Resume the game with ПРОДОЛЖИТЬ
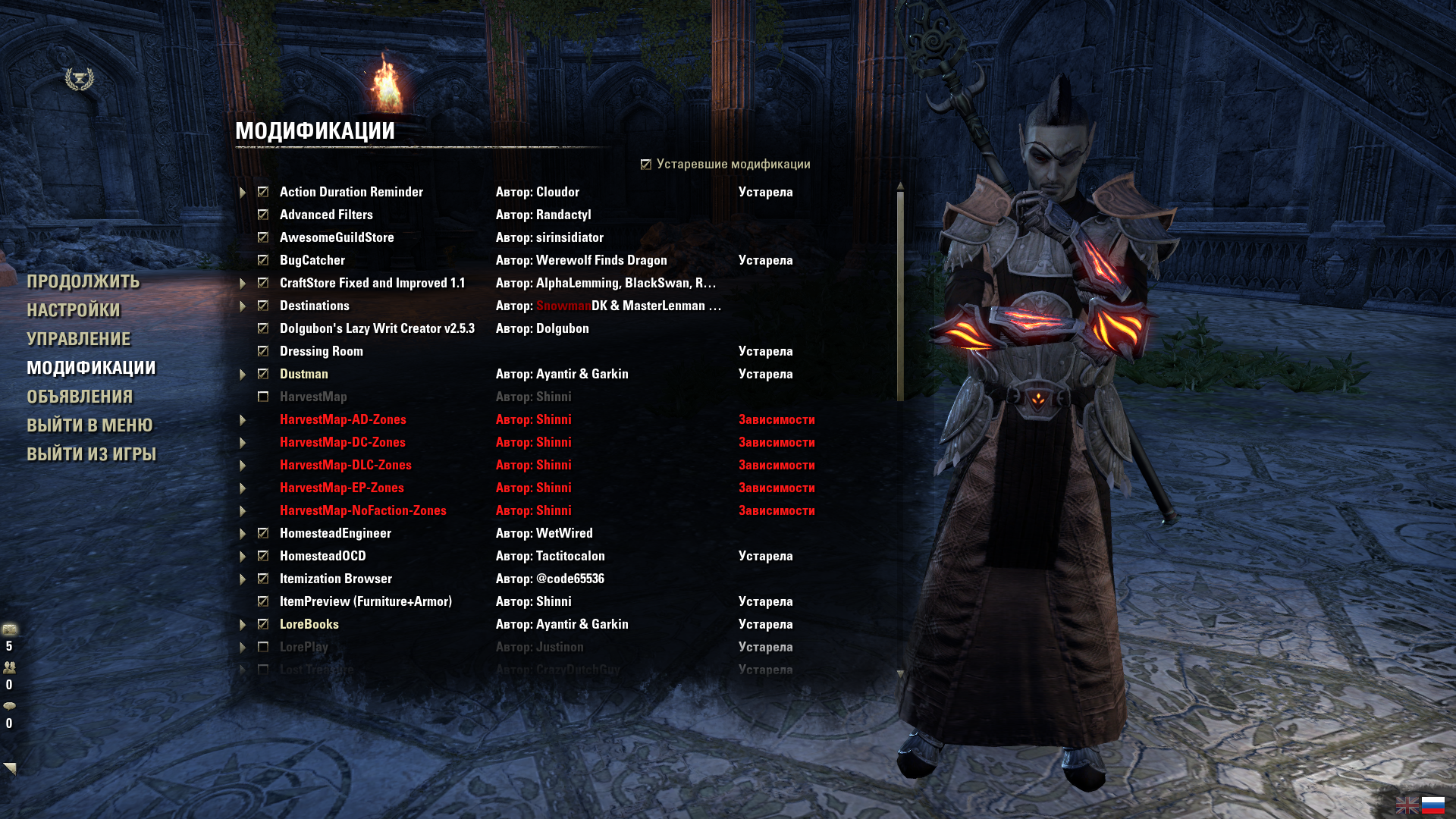 (83, 282)
